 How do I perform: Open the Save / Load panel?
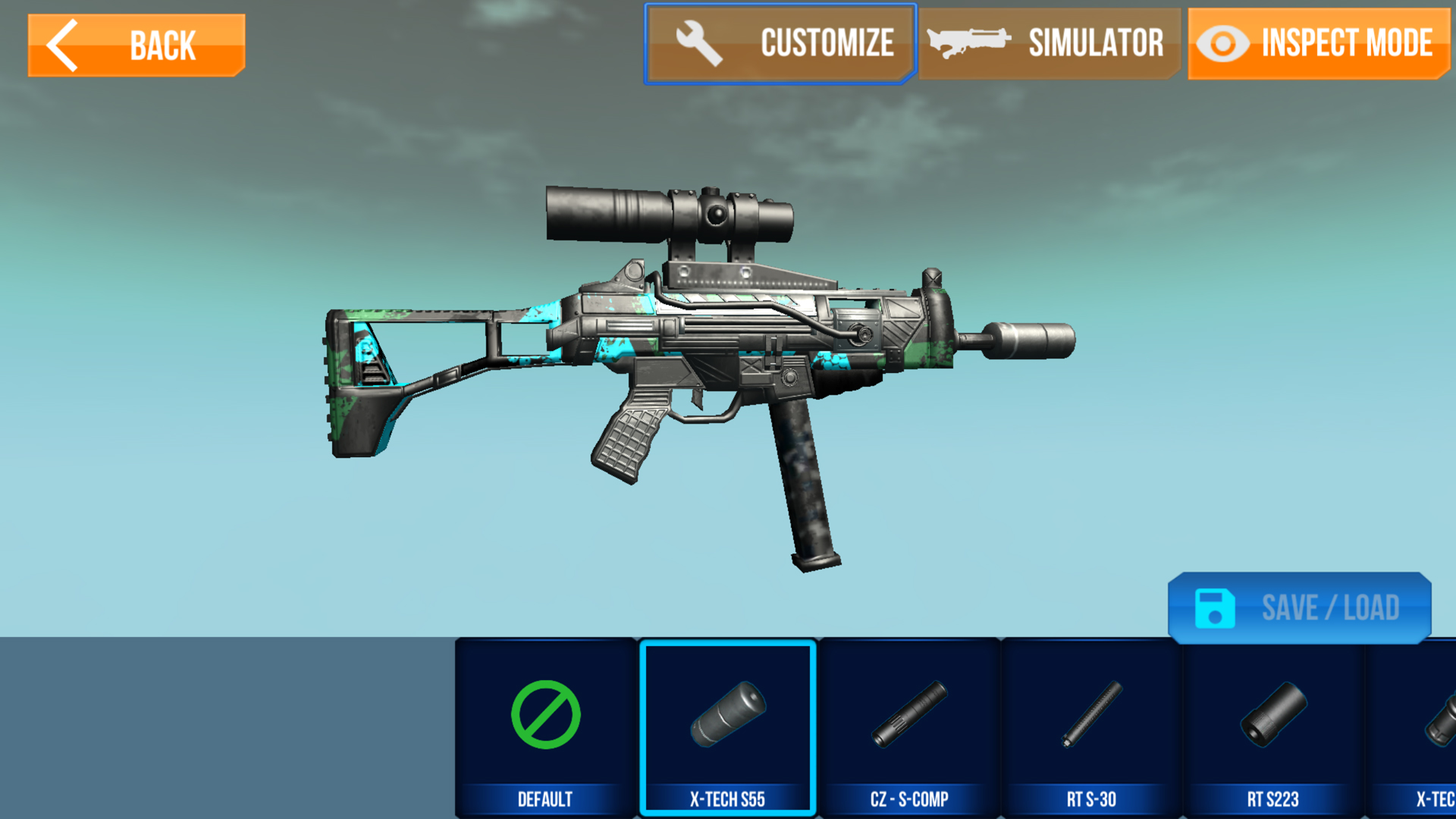1299,608
